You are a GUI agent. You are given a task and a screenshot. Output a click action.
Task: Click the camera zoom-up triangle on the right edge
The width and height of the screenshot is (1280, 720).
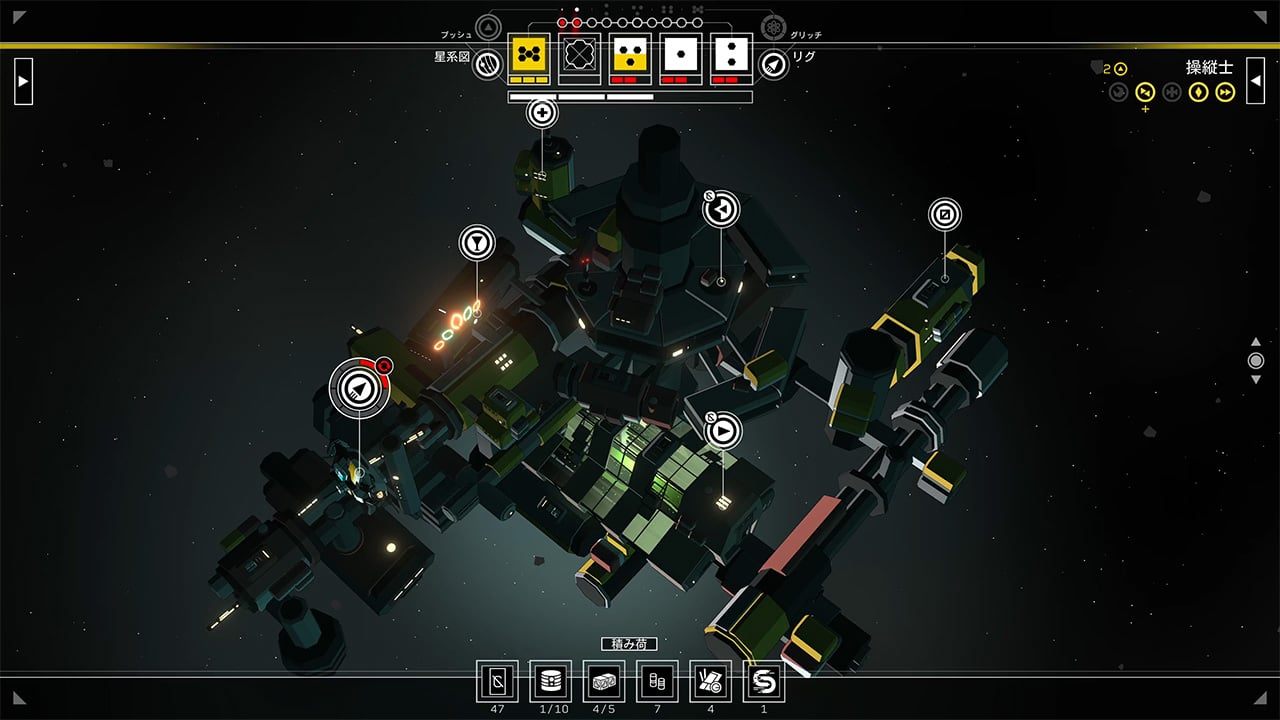[x=1256, y=342]
